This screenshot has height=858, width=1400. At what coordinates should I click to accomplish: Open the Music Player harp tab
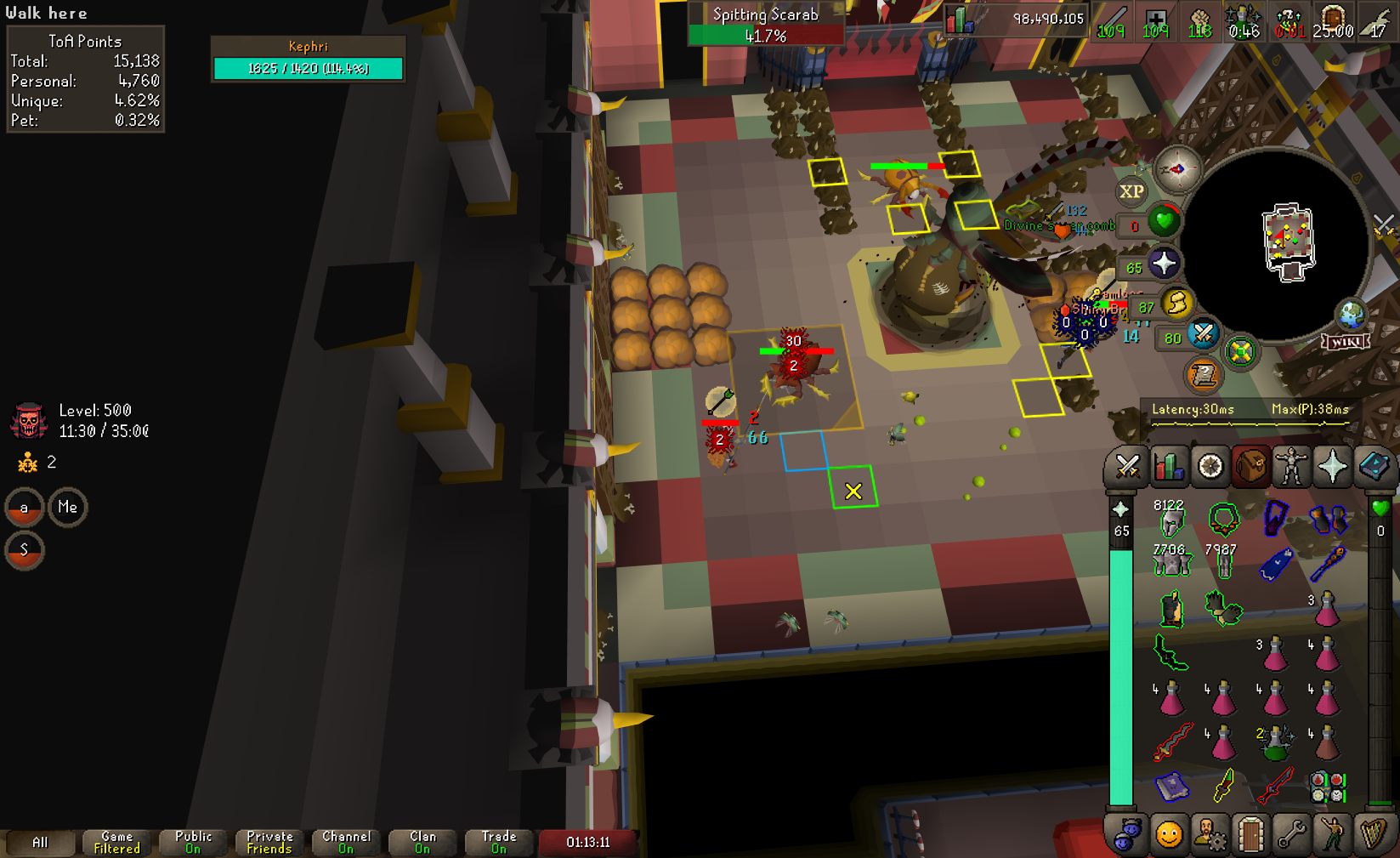coord(1373,835)
